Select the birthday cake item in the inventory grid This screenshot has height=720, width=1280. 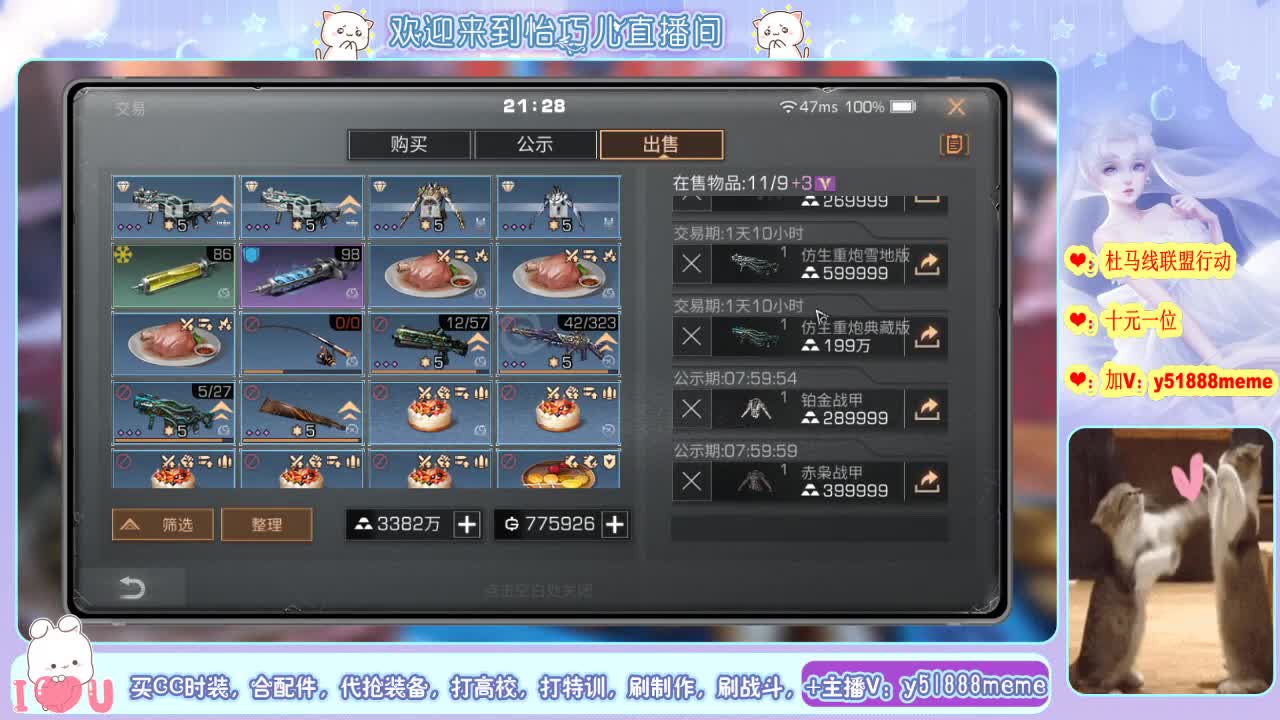430,414
